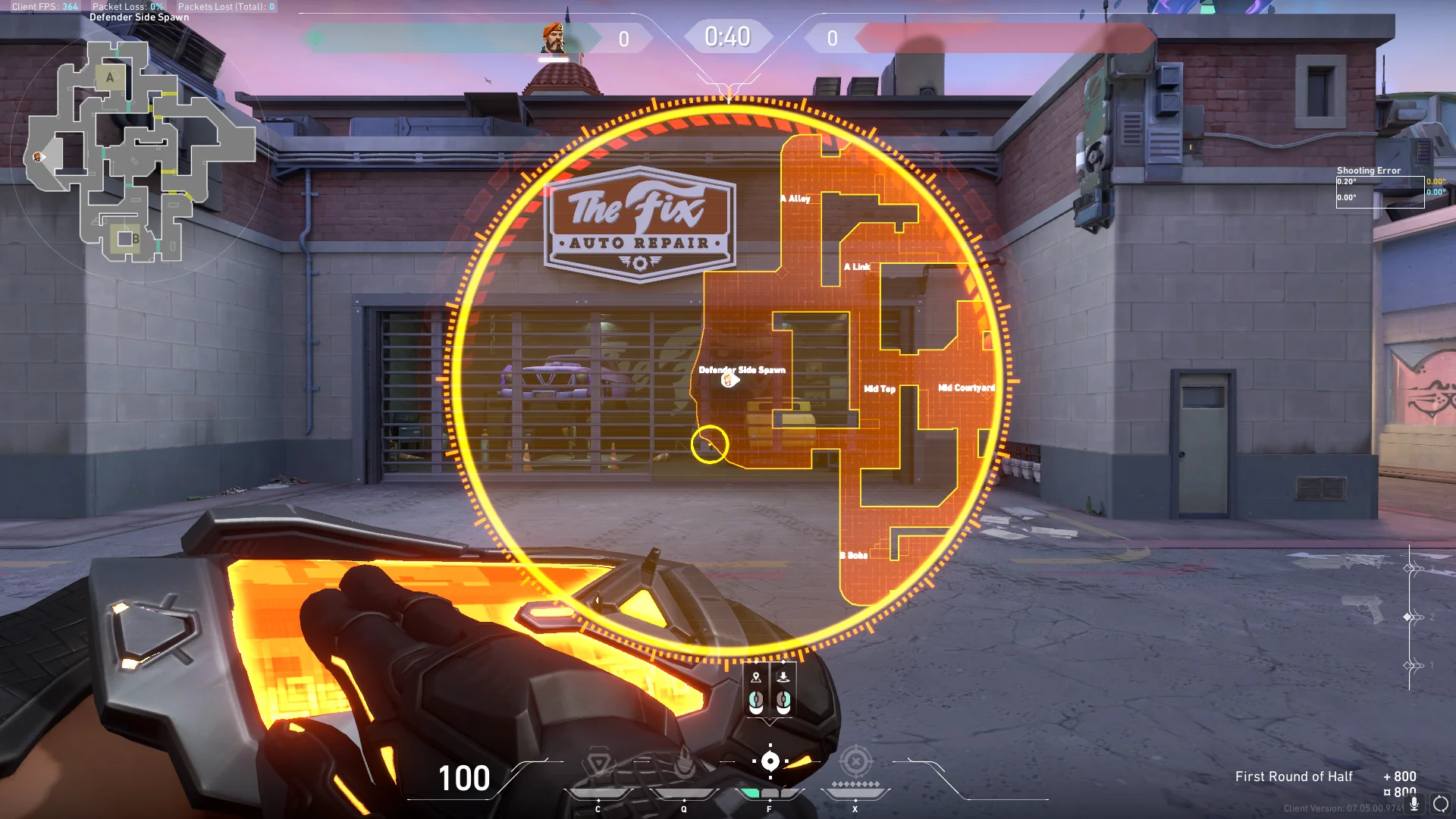The width and height of the screenshot is (1456, 819).
Task: Select the Sky Smoke ability icon
Action: click(x=770, y=761)
